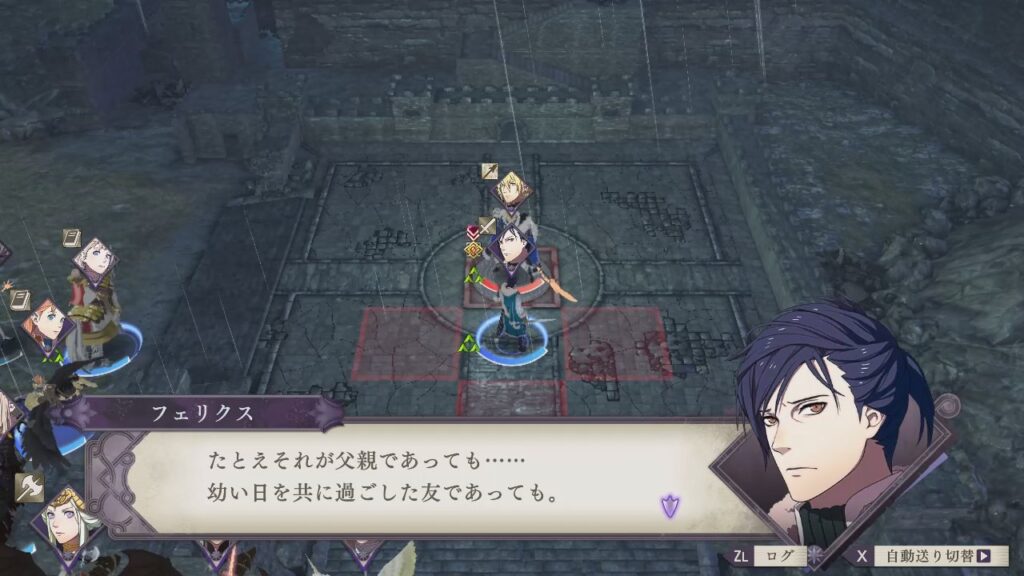The image size is (1024, 576).
Task: Choose the gray-haired unit portrait marker
Action: (96, 260)
